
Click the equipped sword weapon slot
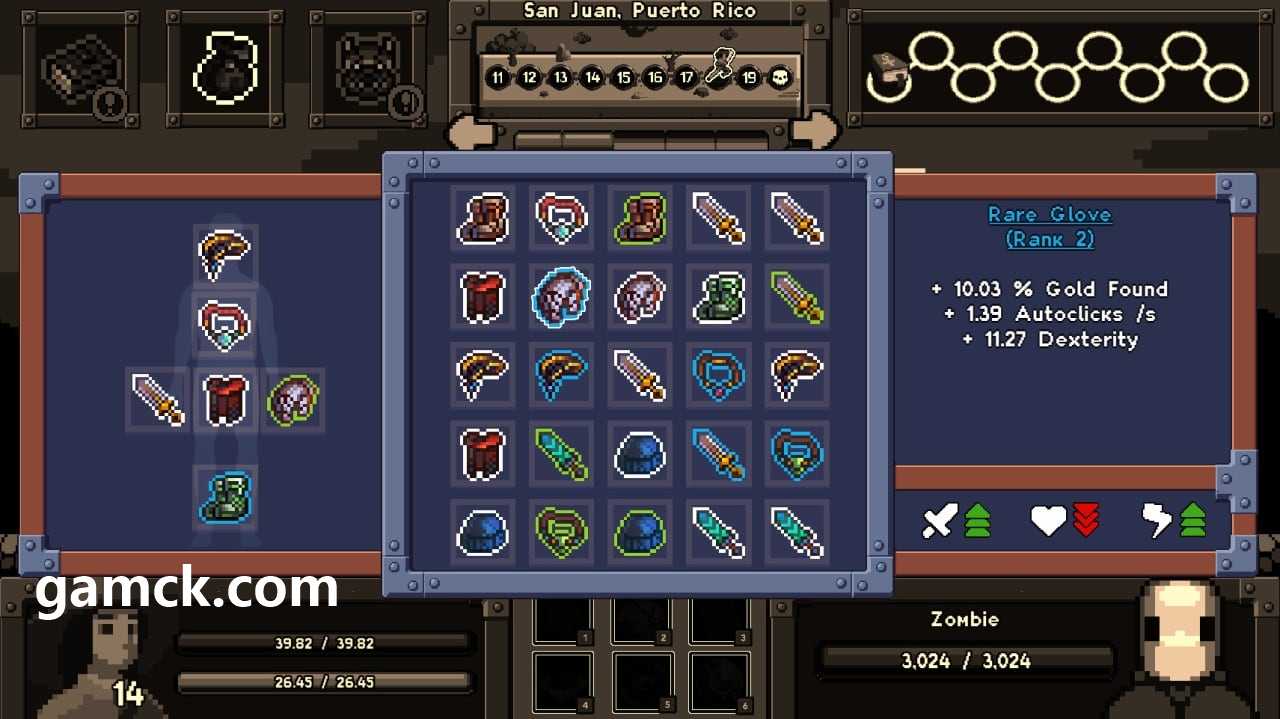[157, 399]
